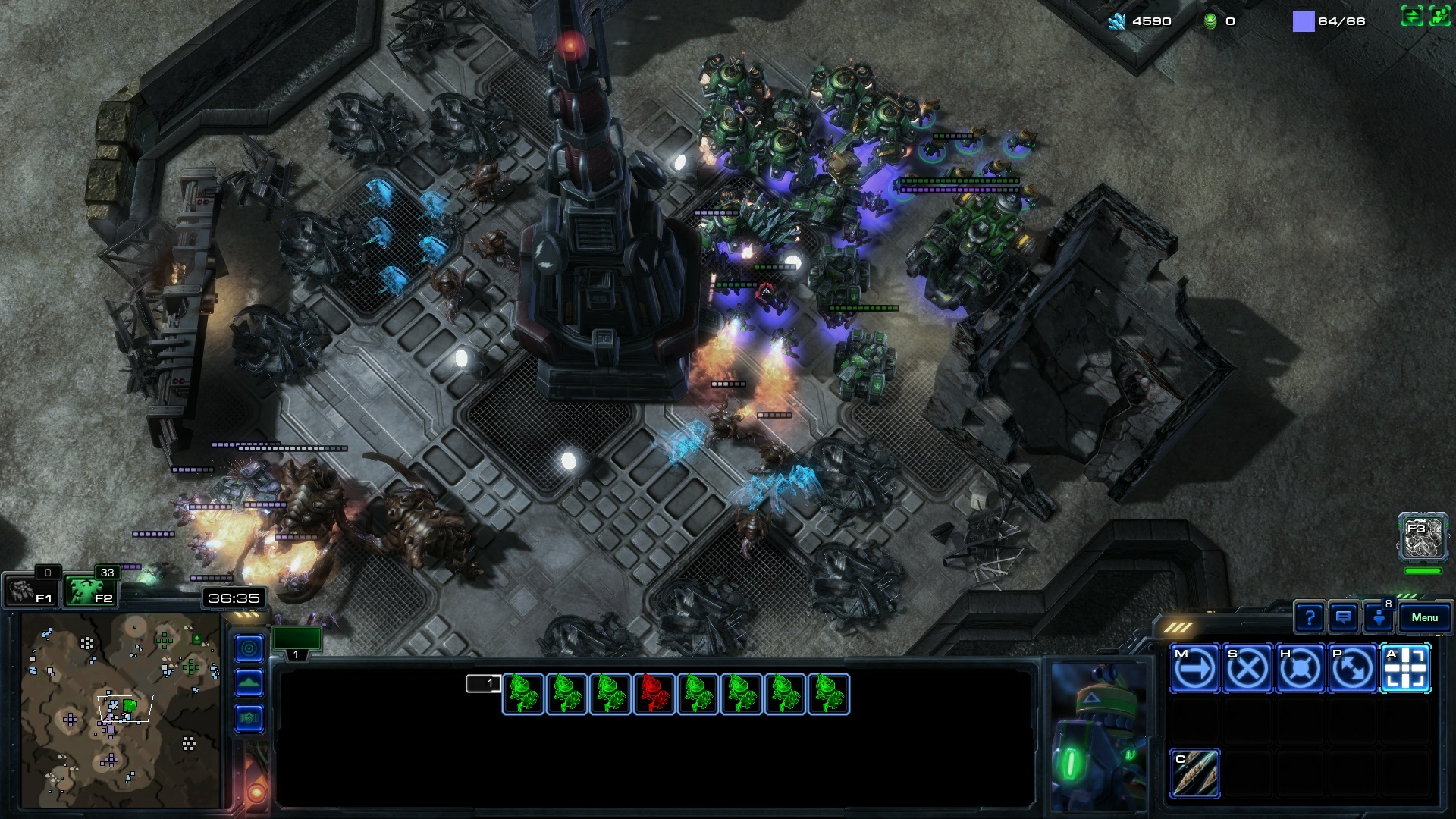The image size is (1456, 819).
Task: Issue the Move command
Action: point(1194,669)
